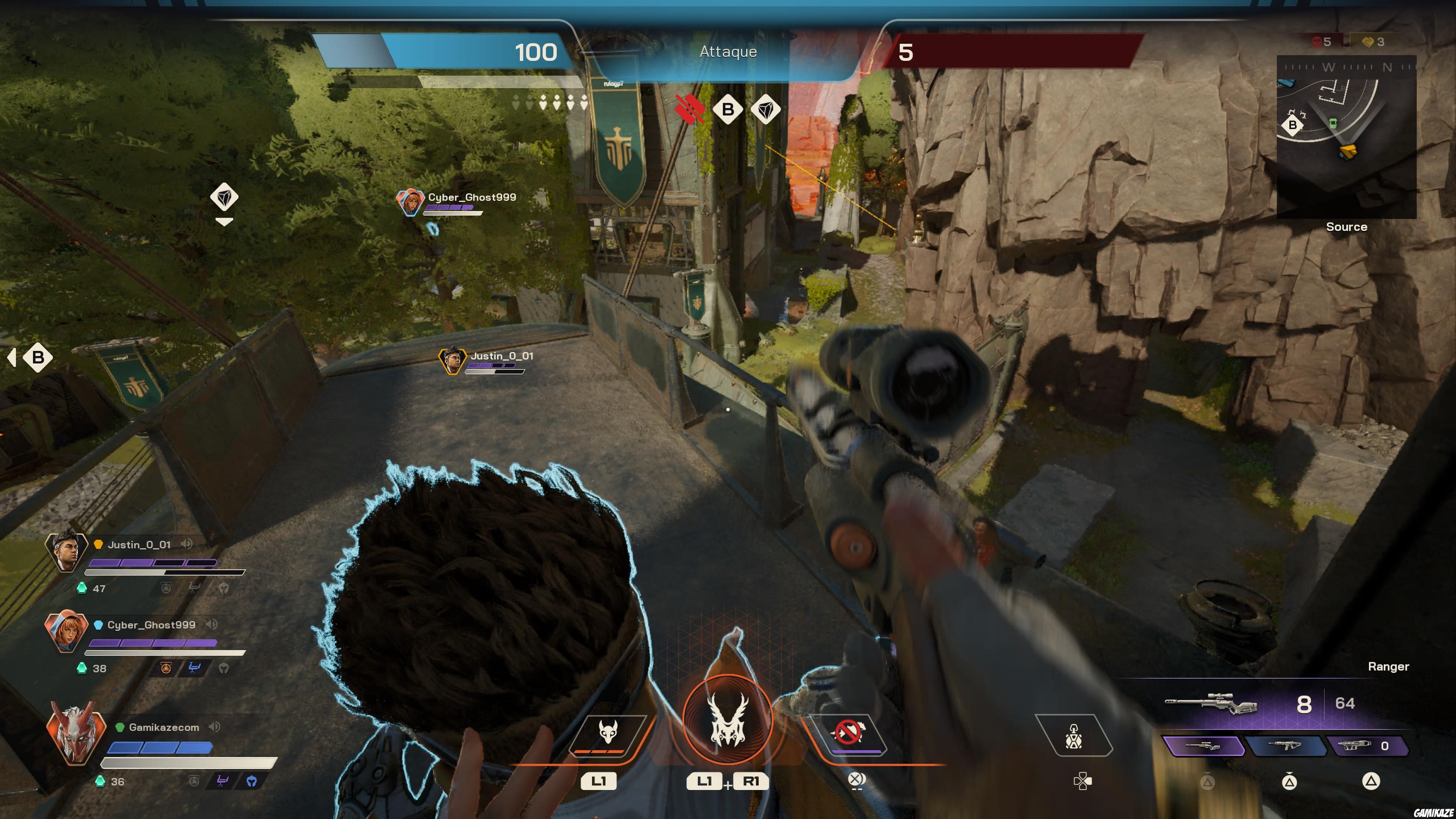Viewport: 1456px width, 819px height.
Task: Select the Attaque mode banner at top
Action: (728, 52)
